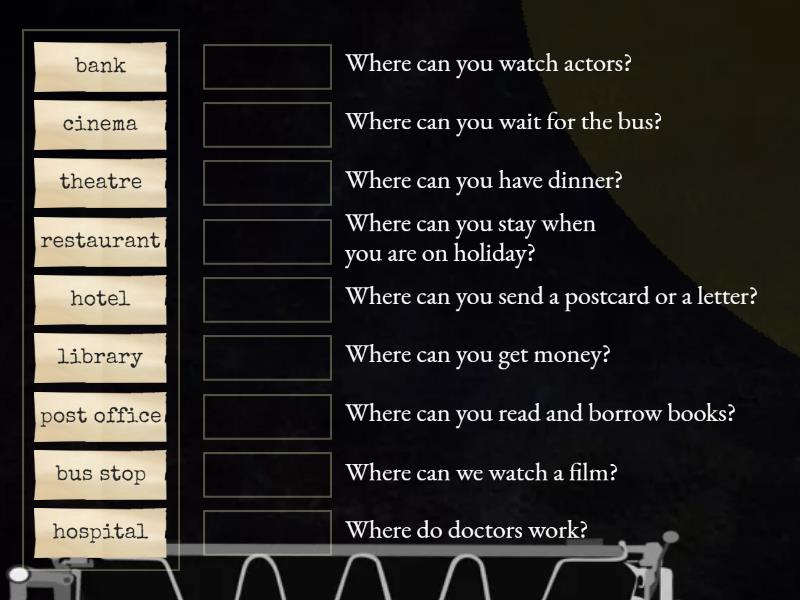Choose the "theatre" word tile
The height and width of the screenshot is (600, 800).
[x=100, y=182]
